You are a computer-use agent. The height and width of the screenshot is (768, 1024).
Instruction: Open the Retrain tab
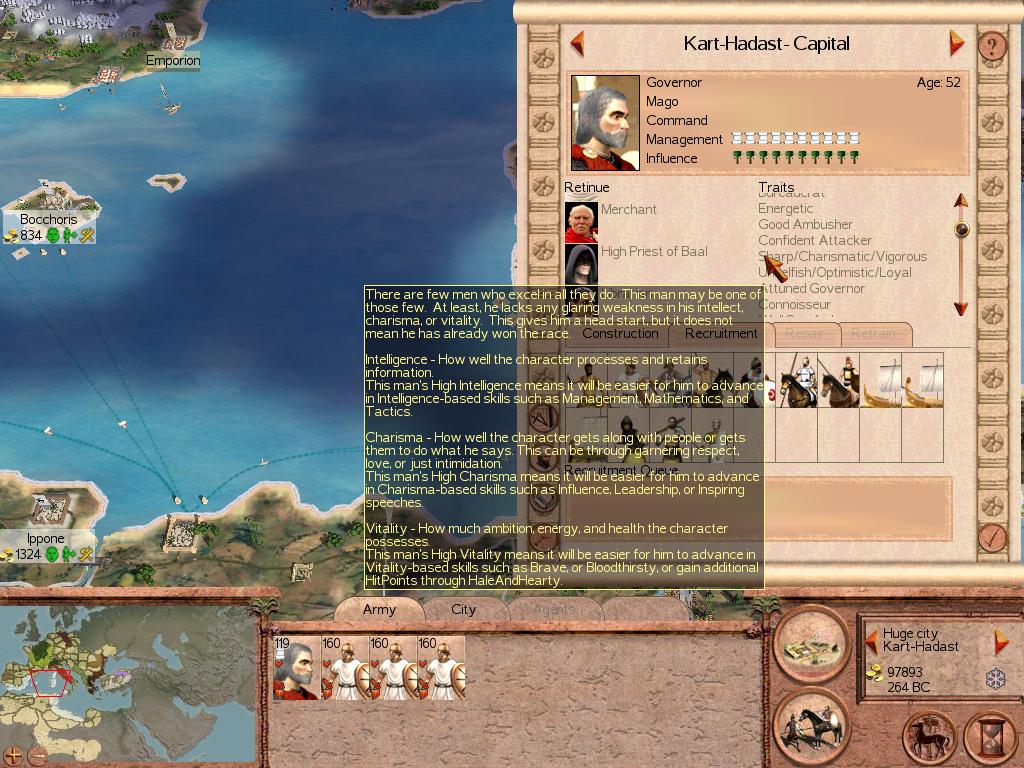click(873, 334)
